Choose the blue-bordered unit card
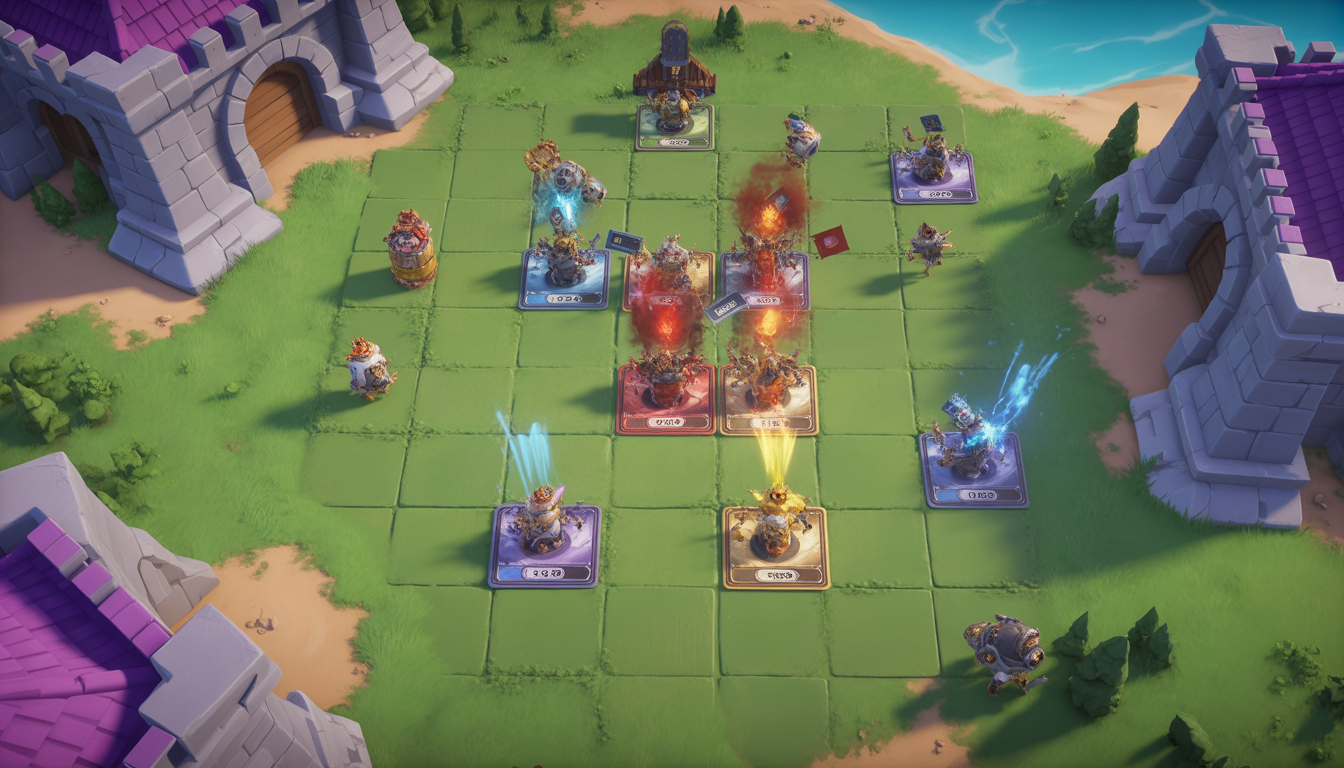The width and height of the screenshot is (1344, 768). pos(564,279)
